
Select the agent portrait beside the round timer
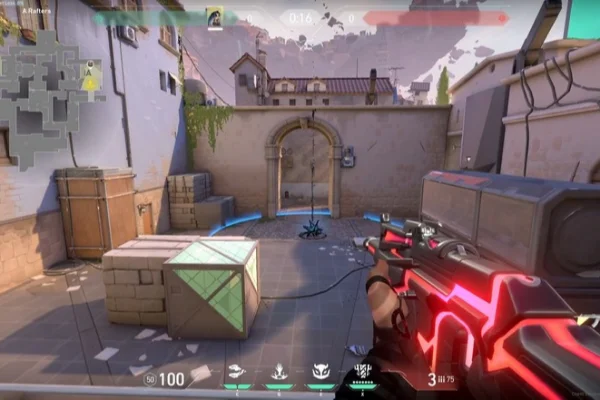(x=214, y=17)
